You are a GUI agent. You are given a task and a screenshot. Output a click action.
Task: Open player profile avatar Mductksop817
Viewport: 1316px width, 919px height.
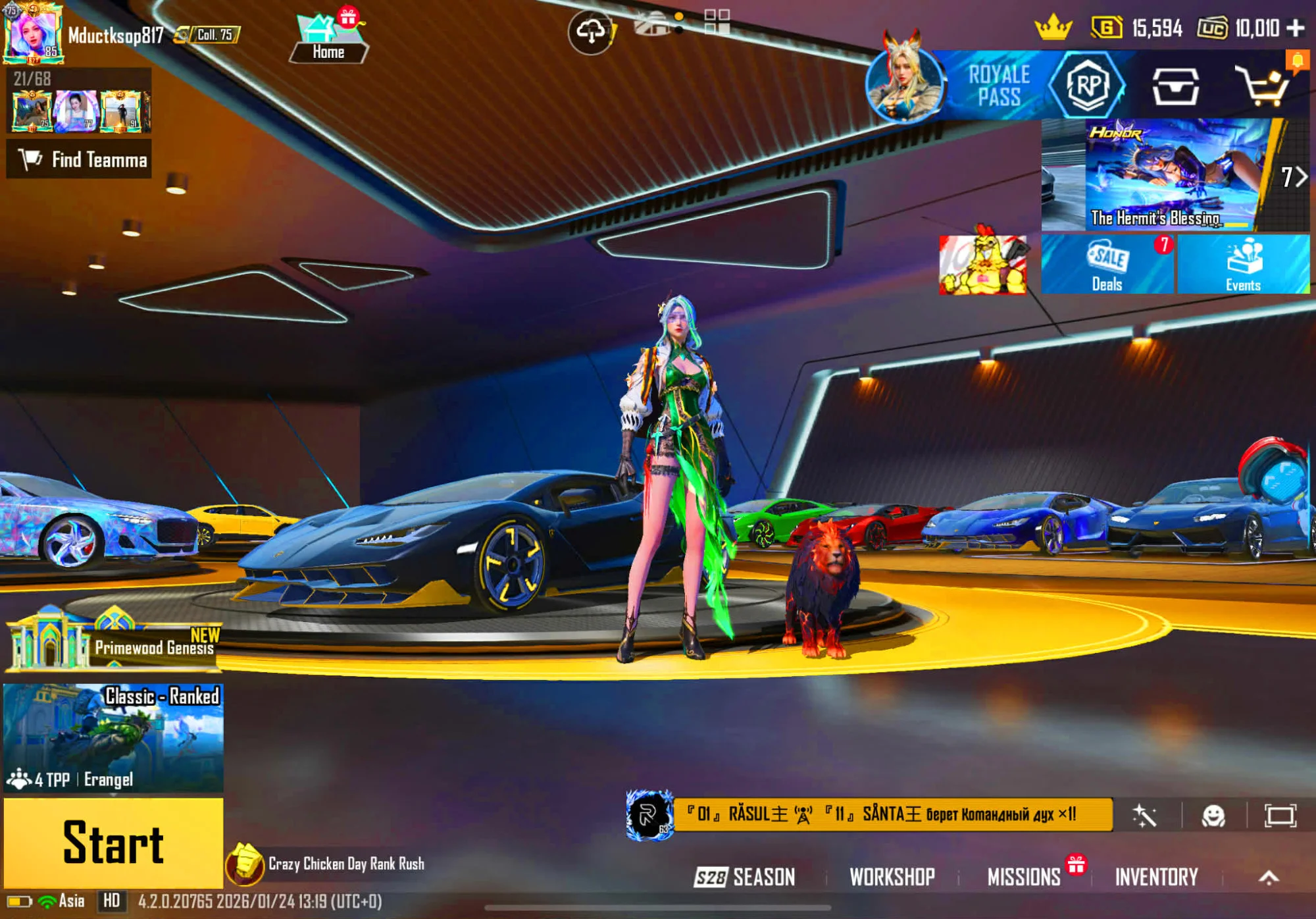tap(33, 34)
